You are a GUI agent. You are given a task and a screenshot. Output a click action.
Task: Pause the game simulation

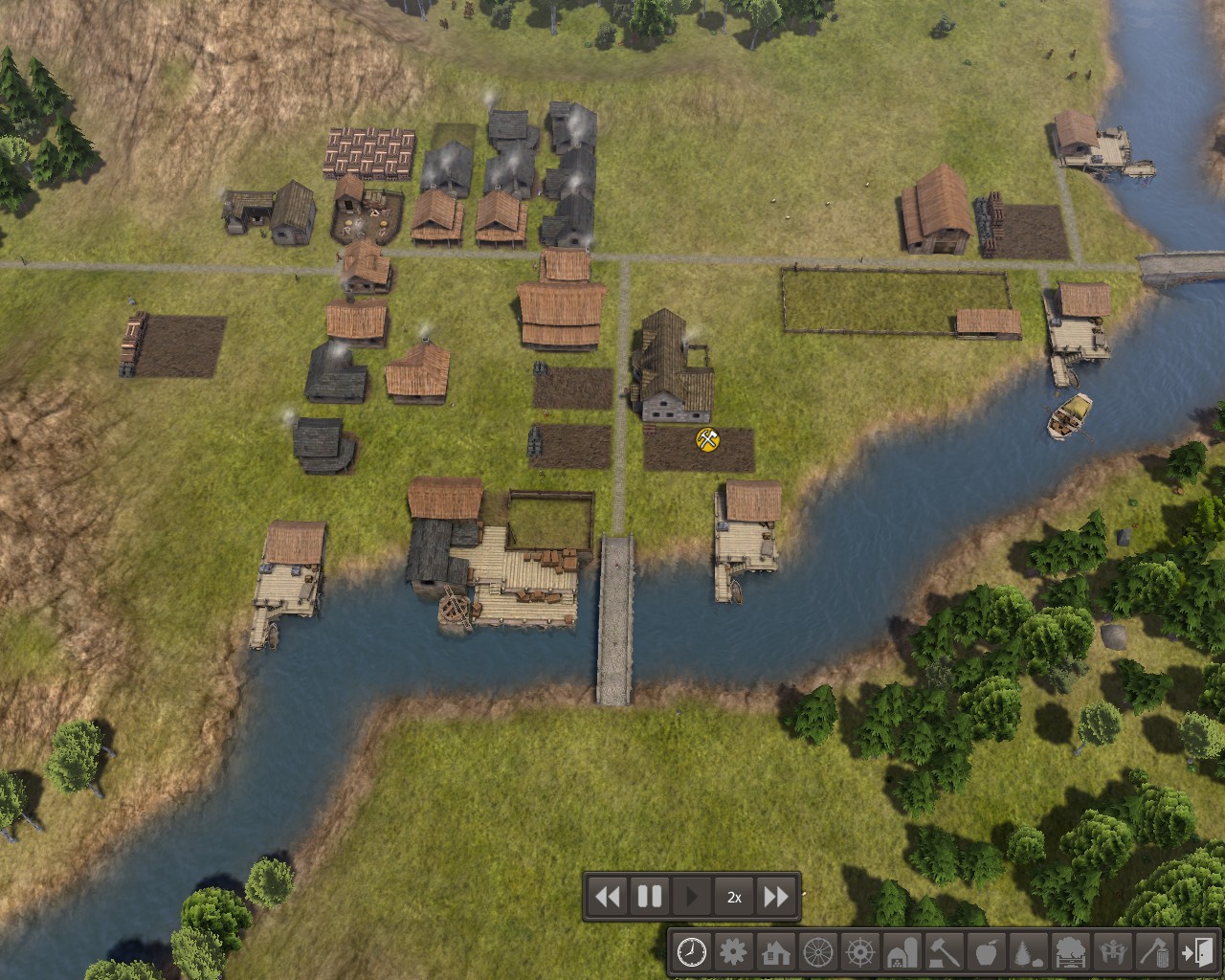click(x=649, y=897)
